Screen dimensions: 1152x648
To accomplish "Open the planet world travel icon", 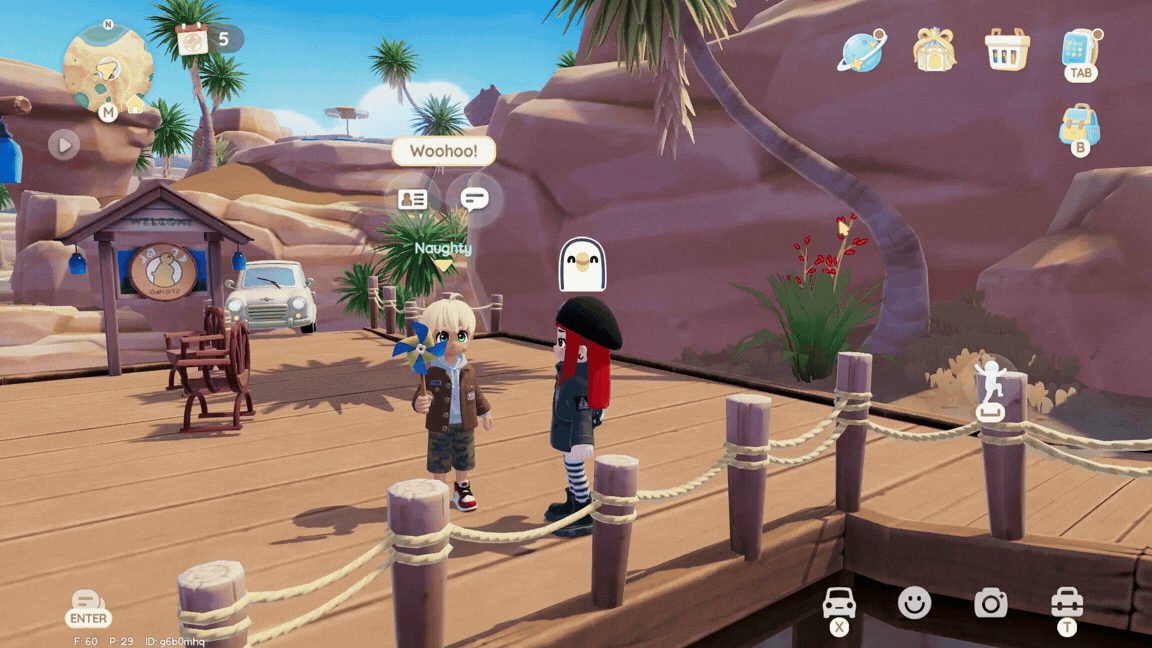I will tap(861, 50).
